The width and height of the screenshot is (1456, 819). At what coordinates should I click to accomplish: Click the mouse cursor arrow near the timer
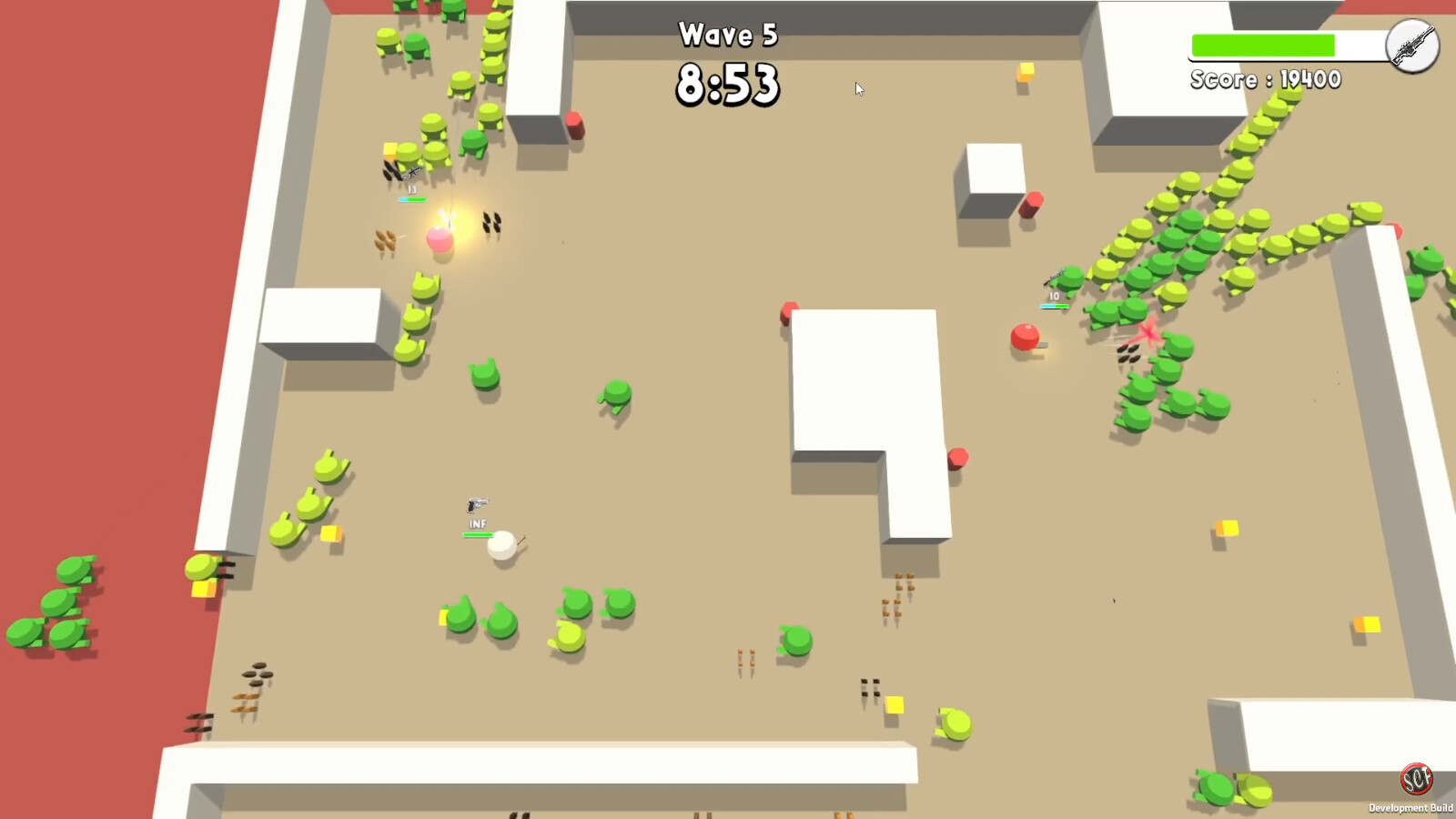tap(858, 89)
